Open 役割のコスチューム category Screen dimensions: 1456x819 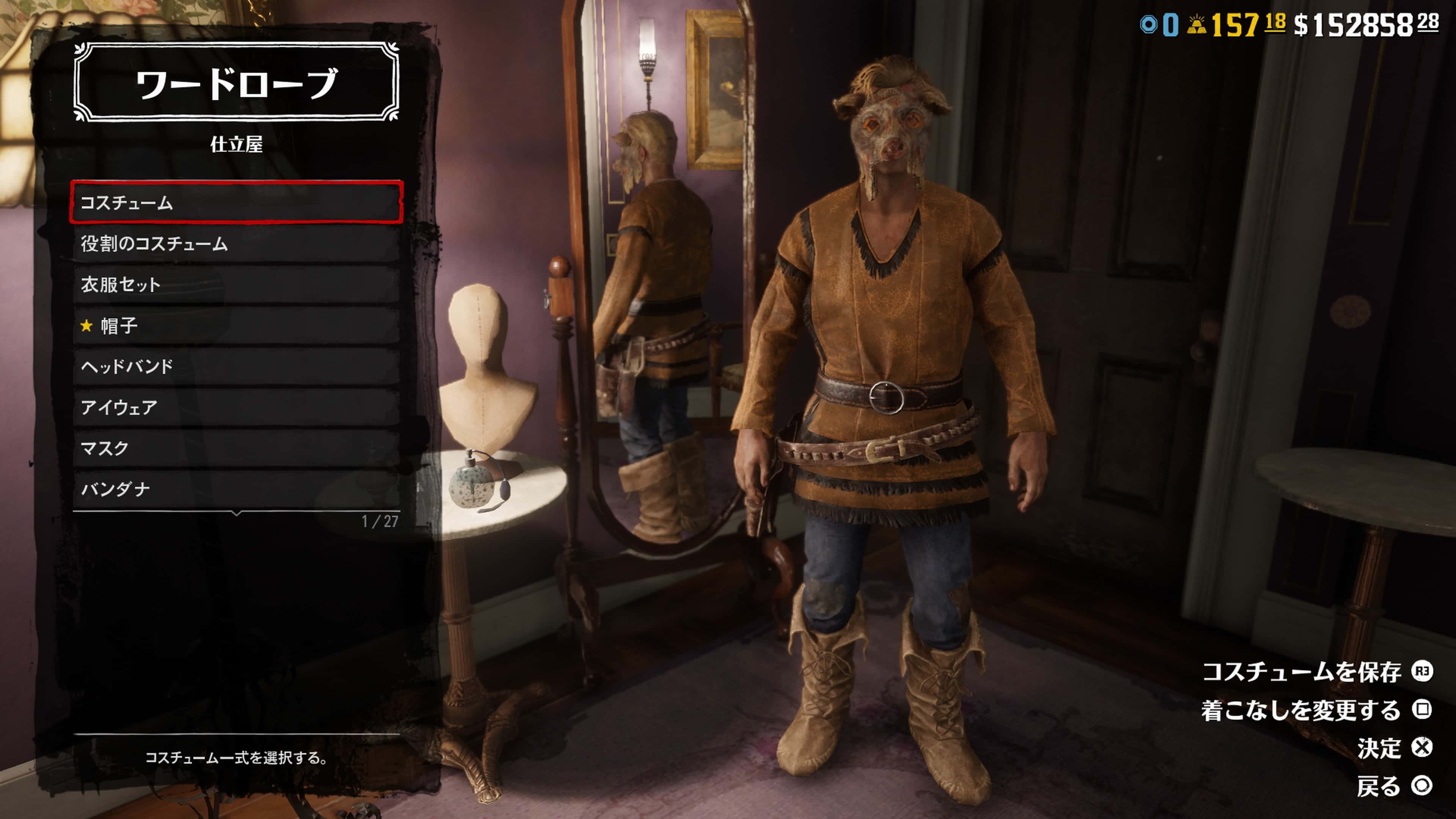(236, 243)
